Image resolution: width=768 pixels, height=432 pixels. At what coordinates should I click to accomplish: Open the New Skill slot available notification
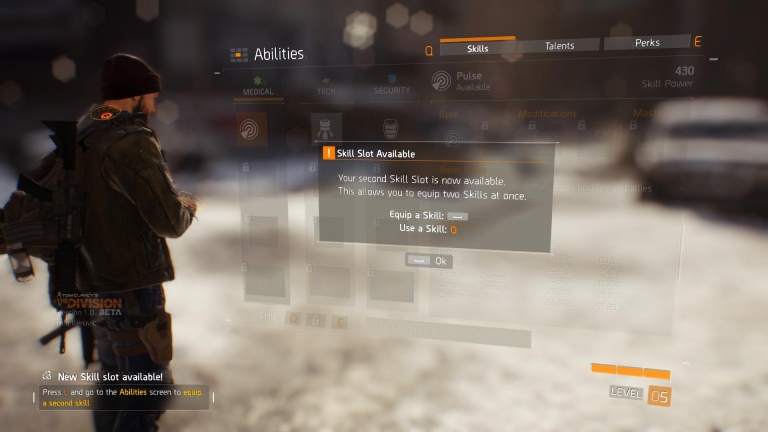coord(110,377)
